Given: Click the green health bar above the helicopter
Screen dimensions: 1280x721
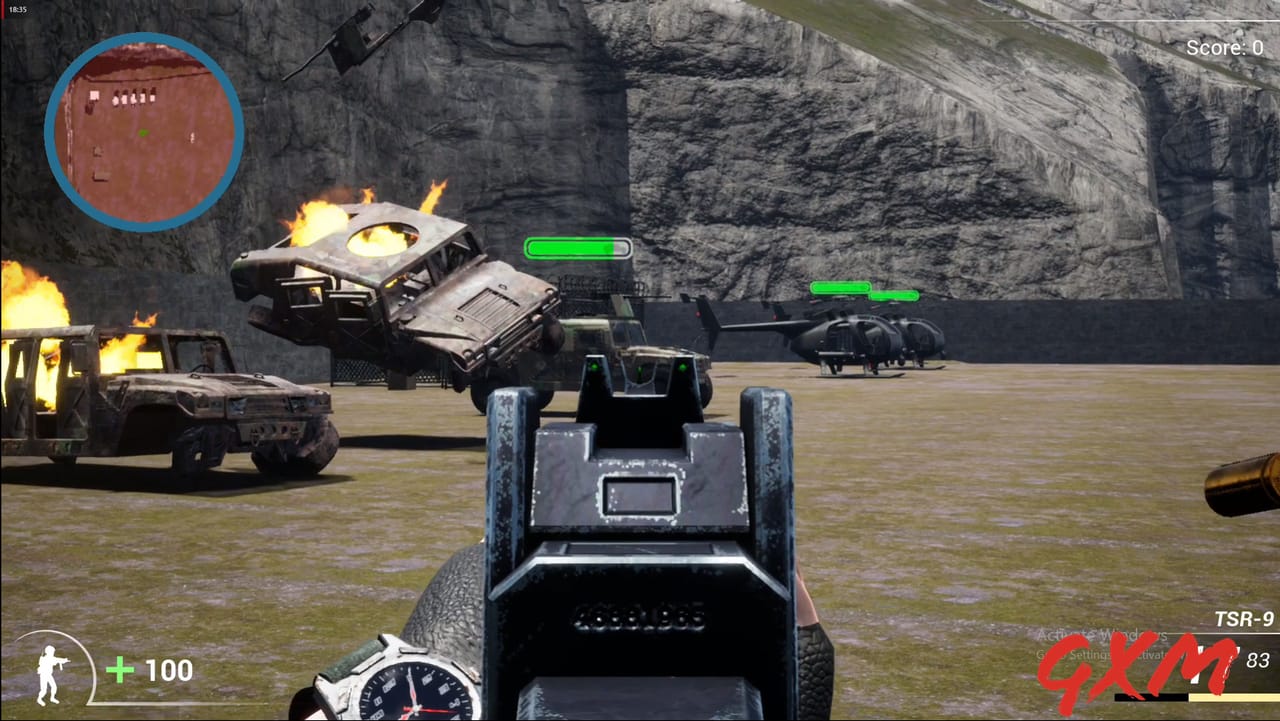Looking at the screenshot, I should click(842, 287).
